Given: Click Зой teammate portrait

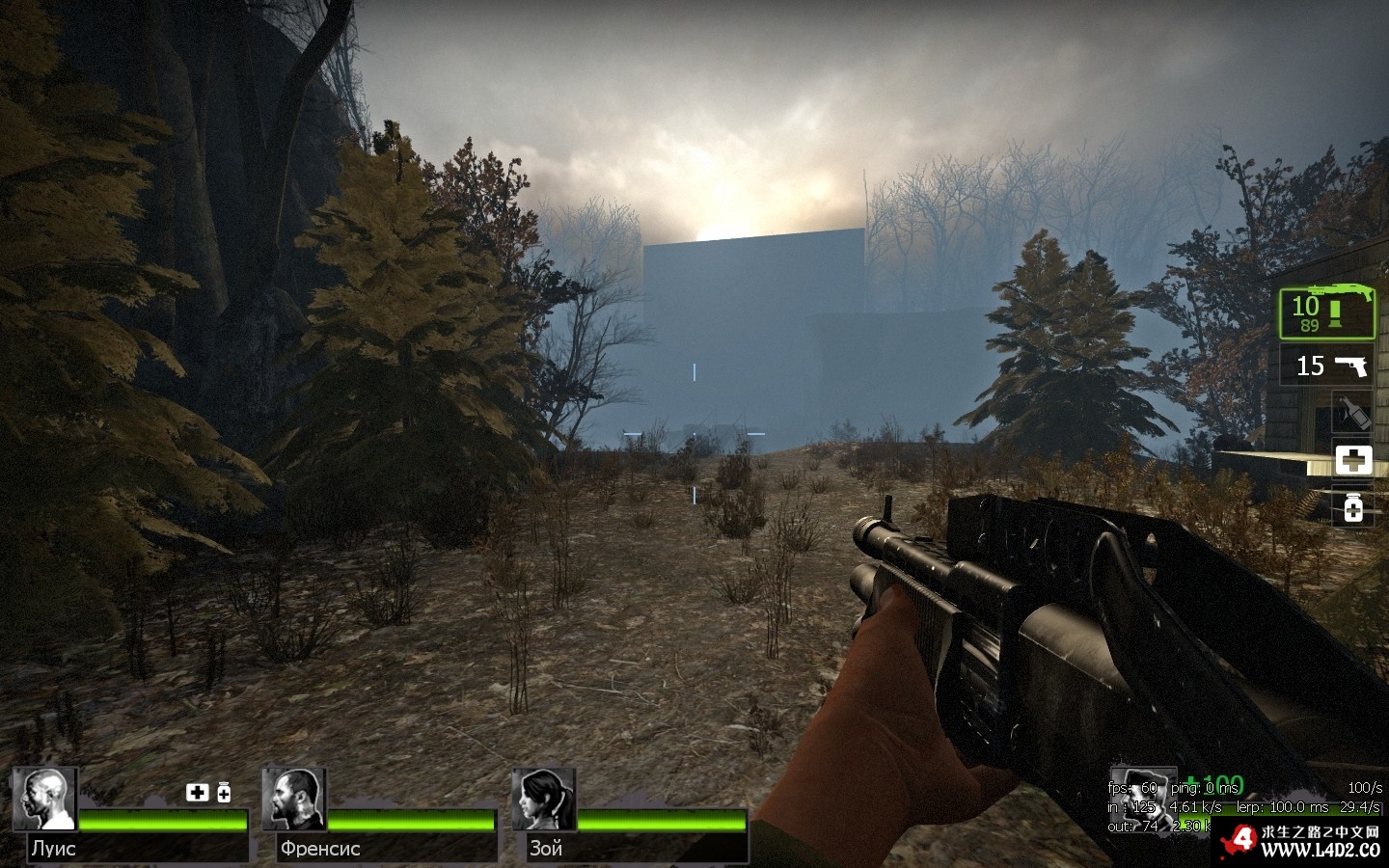Looking at the screenshot, I should point(545,799).
